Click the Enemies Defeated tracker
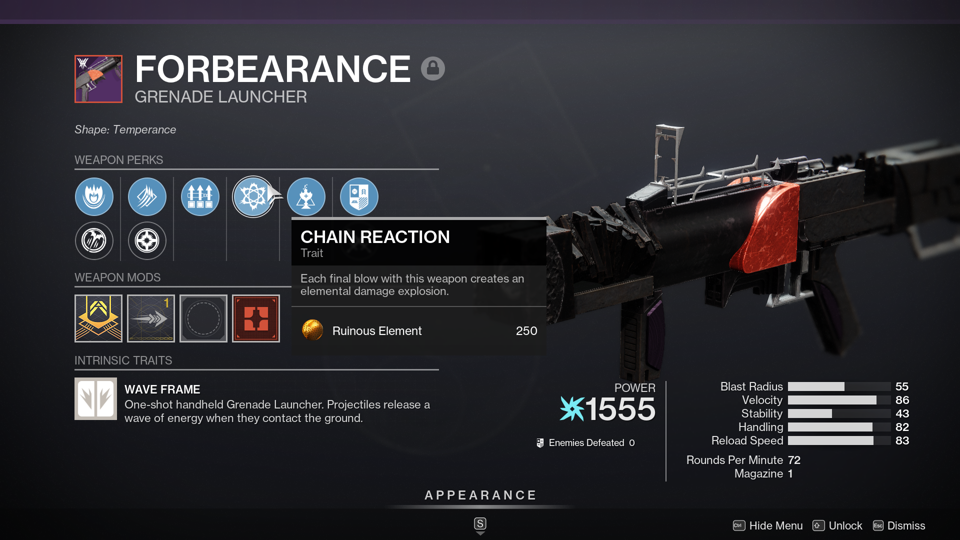The width and height of the screenshot is (960, 540). [x=586, y=442]
